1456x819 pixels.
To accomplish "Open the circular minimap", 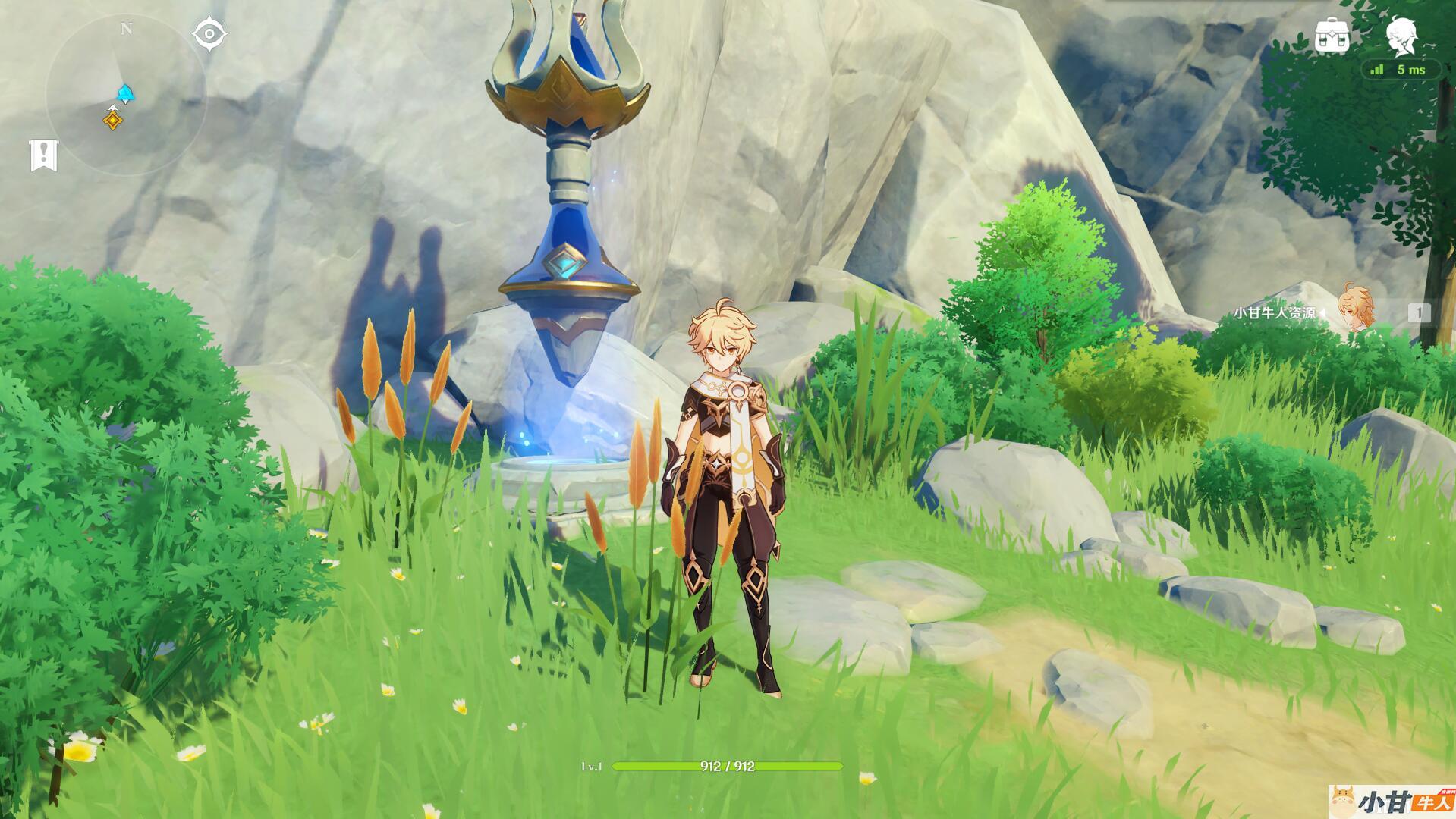I will [125, 95].
